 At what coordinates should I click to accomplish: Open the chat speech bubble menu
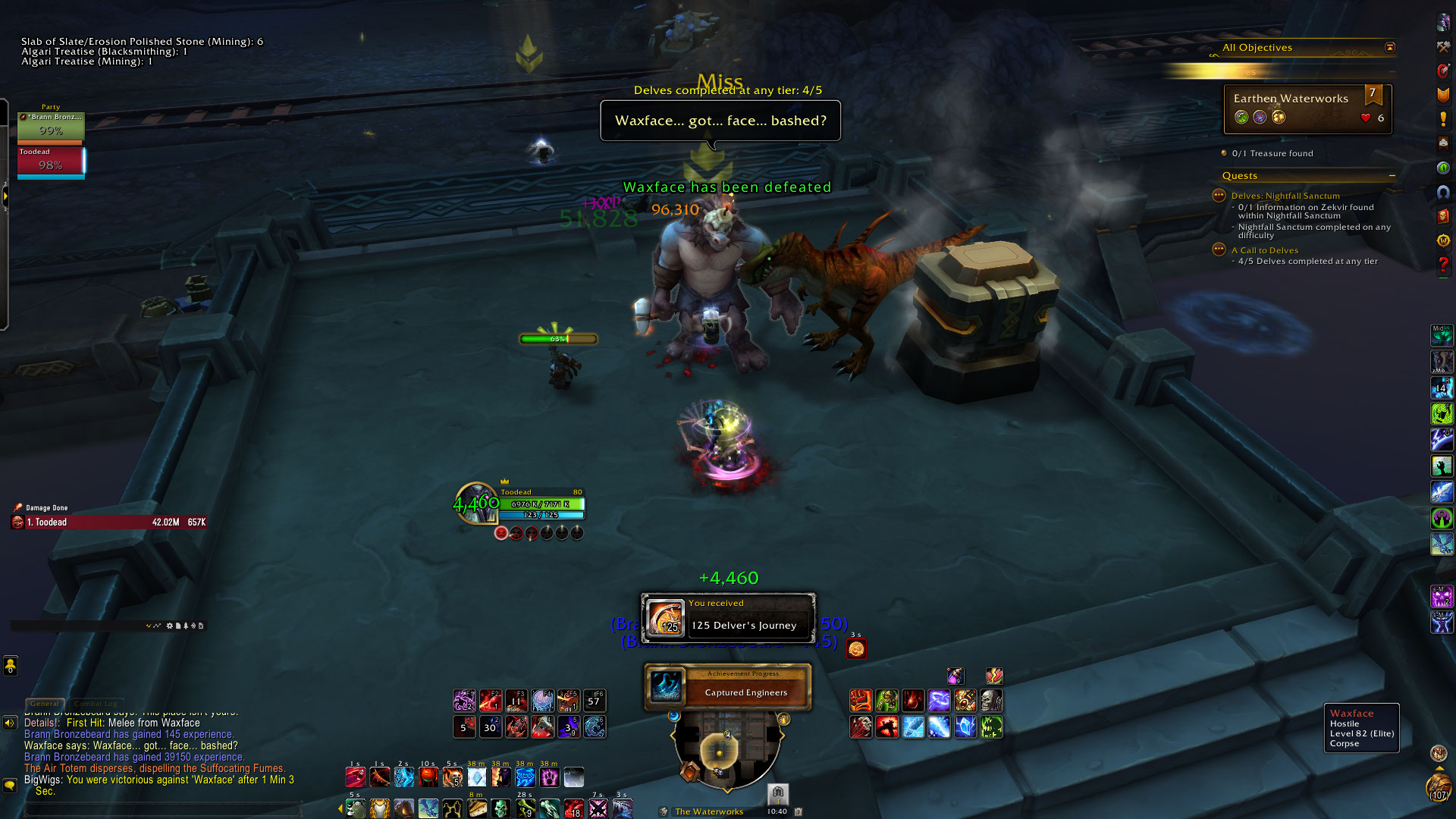(10, 786)
